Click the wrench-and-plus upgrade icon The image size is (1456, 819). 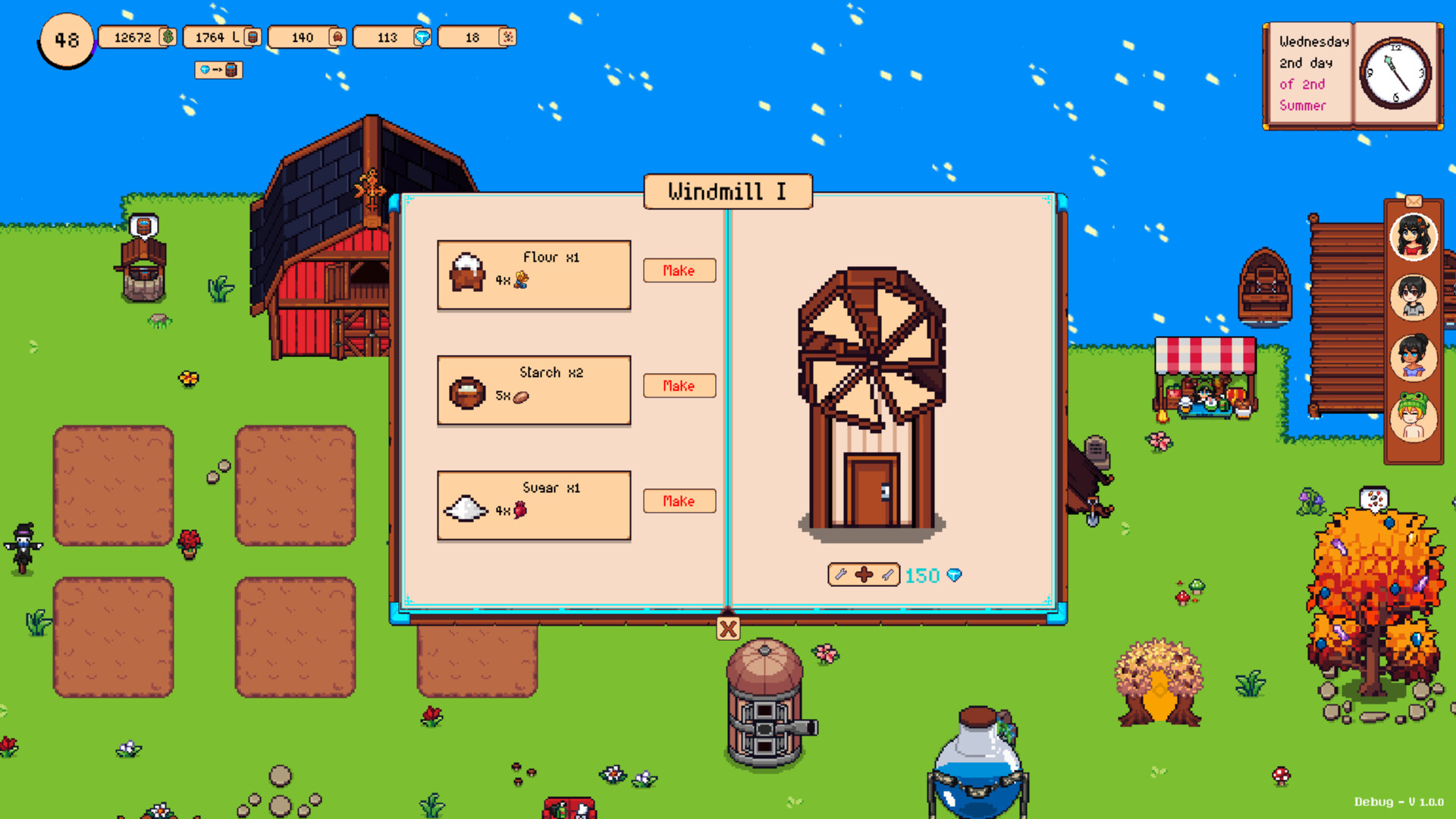(x=863, y=574)
